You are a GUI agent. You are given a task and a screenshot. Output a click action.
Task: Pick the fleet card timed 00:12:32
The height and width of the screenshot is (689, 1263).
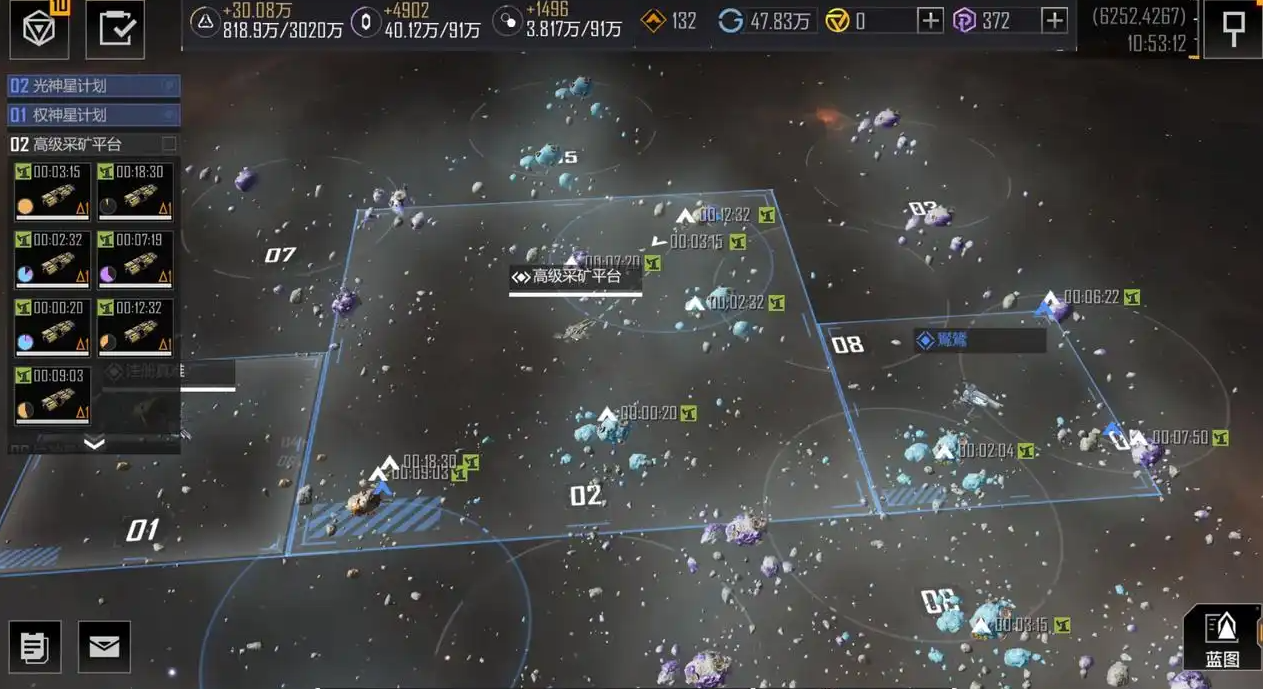tap(135, 328)
